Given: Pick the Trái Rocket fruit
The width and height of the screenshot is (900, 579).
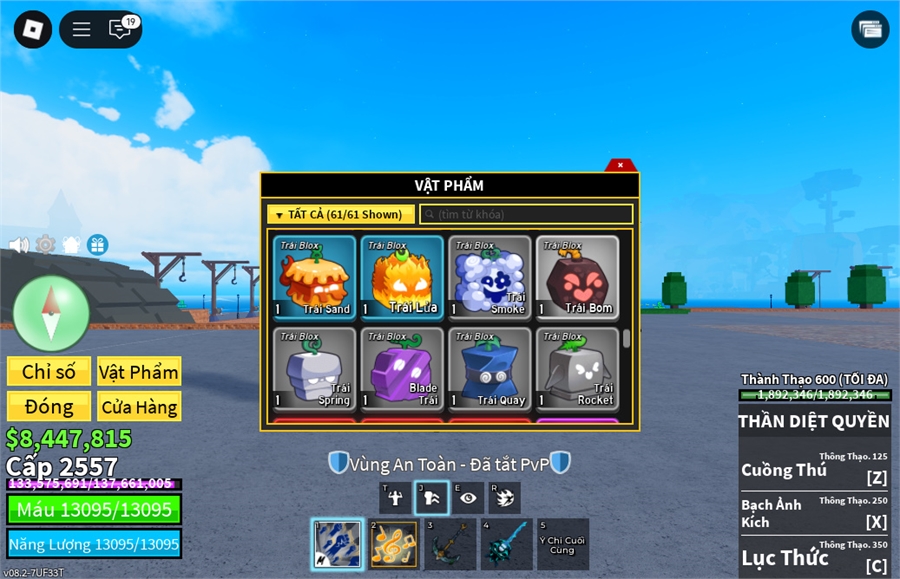Looking at the screenshot, I should [x=577, y=369].
